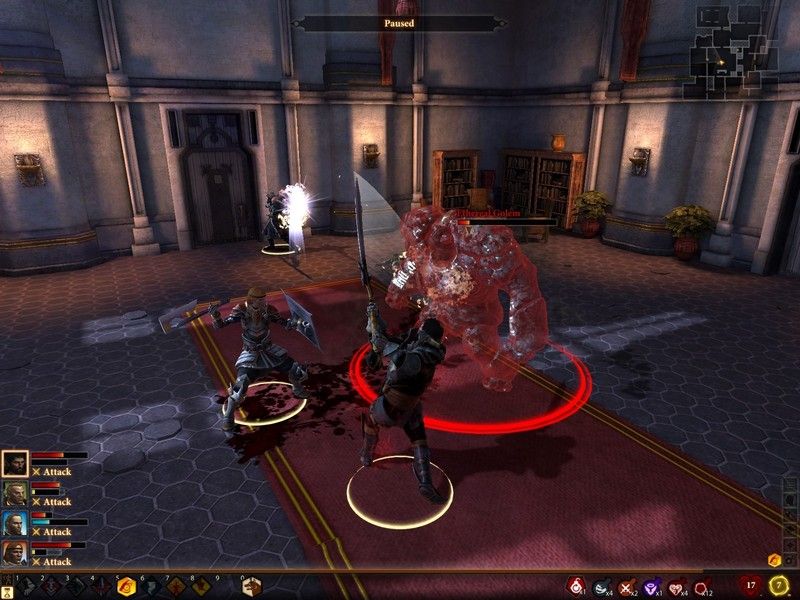Drink a health potion showing 17
800x600 pixels.
tap(751, 585)
